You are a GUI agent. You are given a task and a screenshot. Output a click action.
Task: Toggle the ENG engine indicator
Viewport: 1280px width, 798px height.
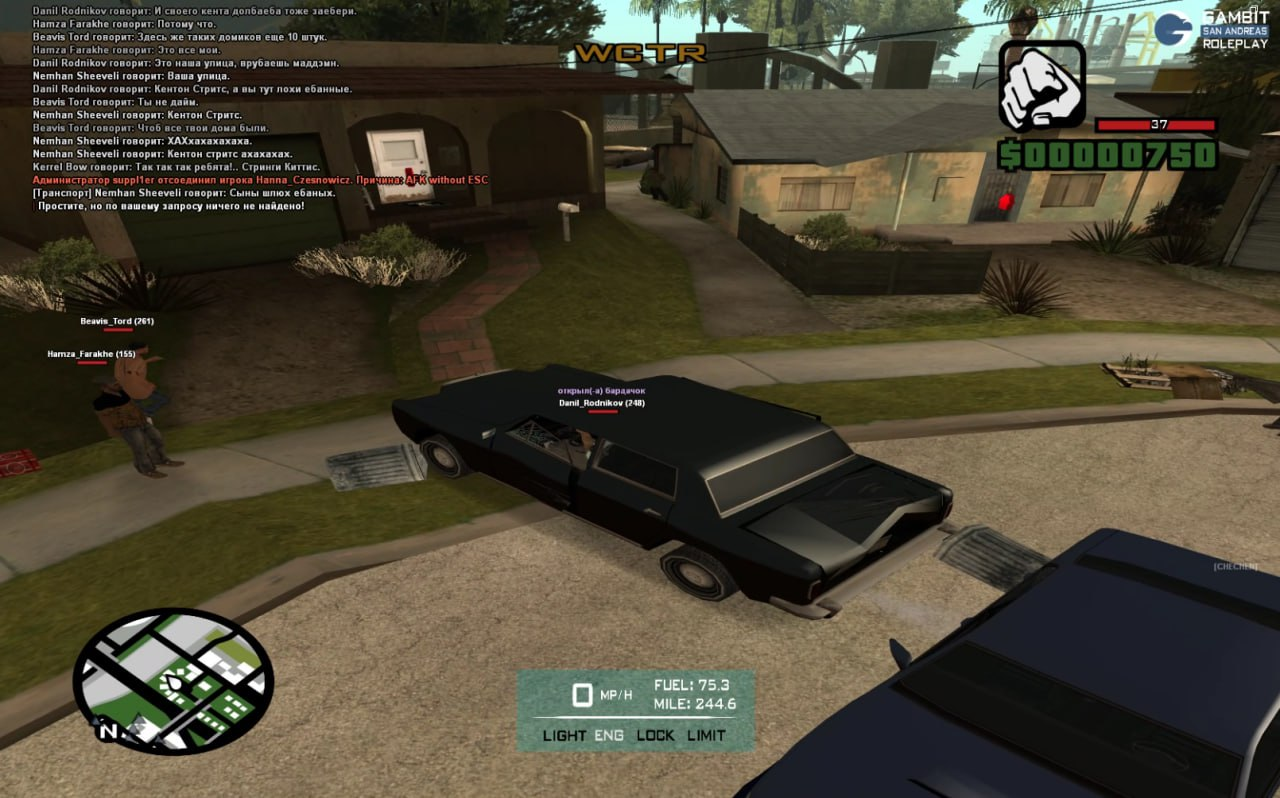click(x=609, y=735)
